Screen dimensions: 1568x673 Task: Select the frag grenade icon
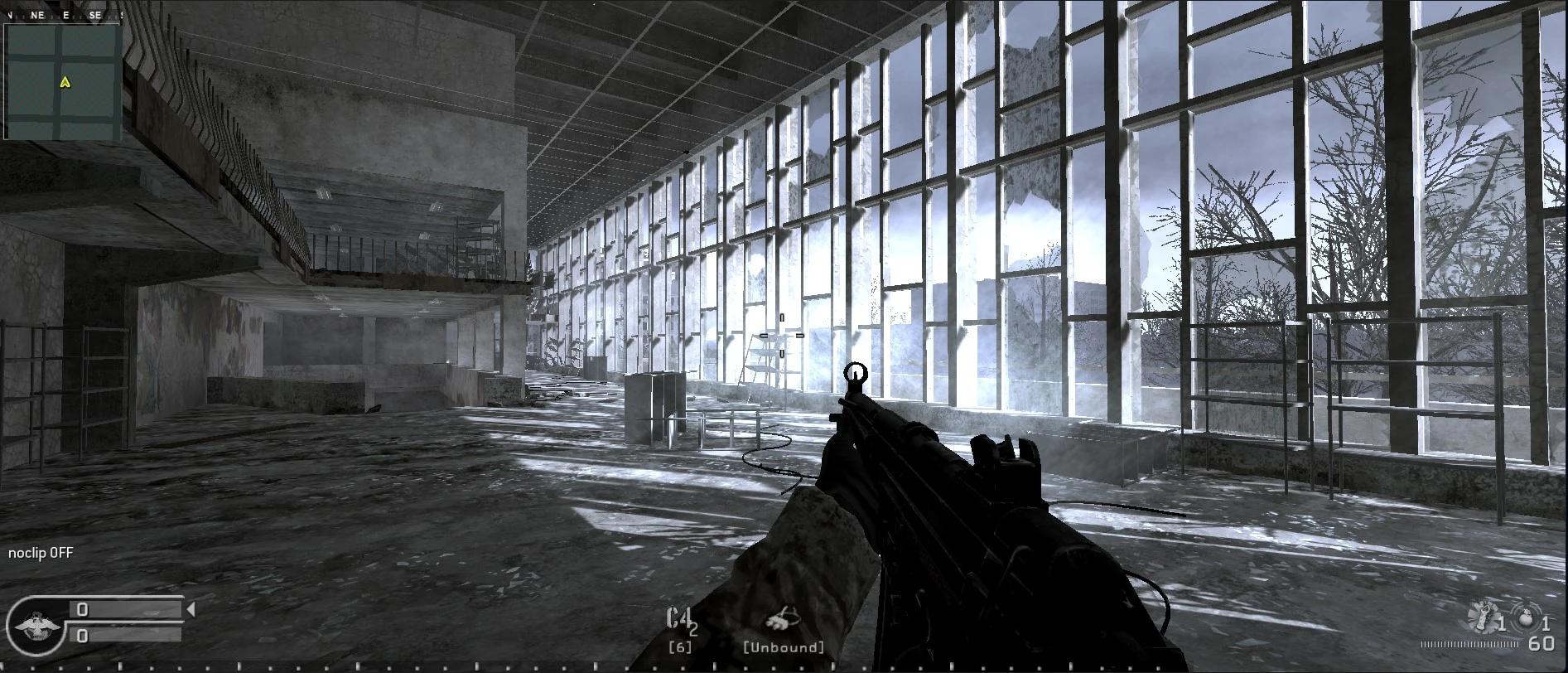pyautogui.click(x=1527, y=617)
